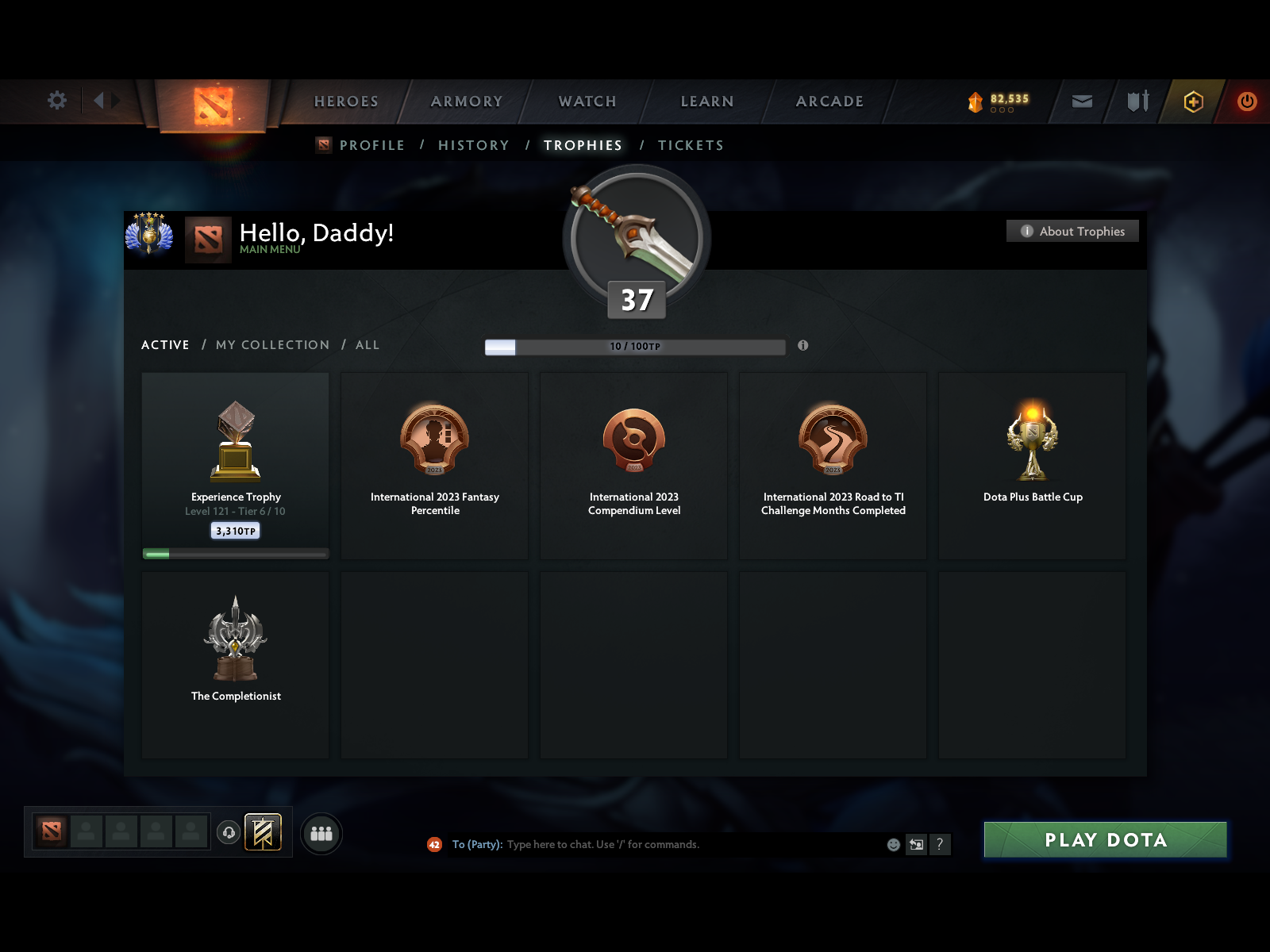Switch chat channel with the arrow icon
The width and height of the screenshot is (1270, 952).
point(917,845)
